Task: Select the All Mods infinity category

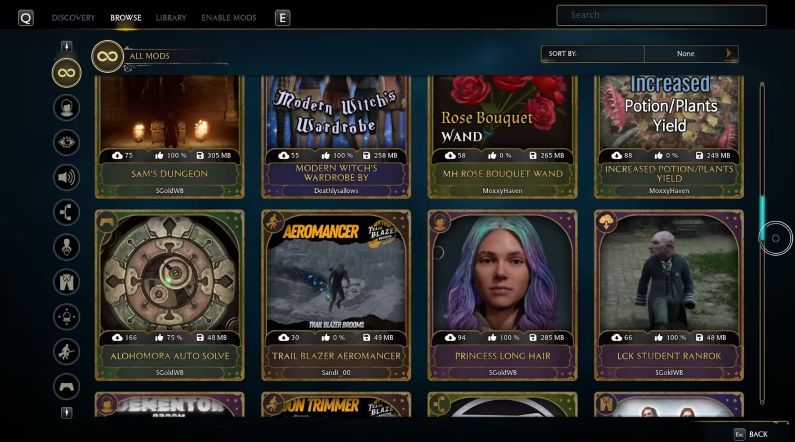Action: (x=67, y=72)
